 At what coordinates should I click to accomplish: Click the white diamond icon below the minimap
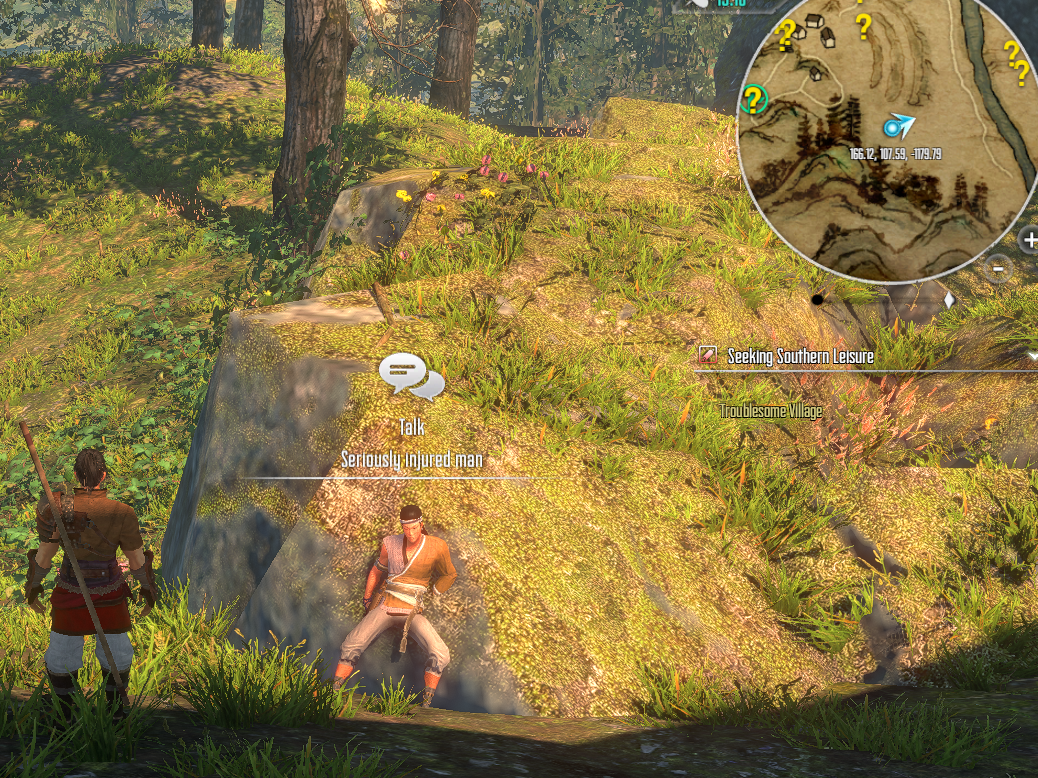coord(949,299)
